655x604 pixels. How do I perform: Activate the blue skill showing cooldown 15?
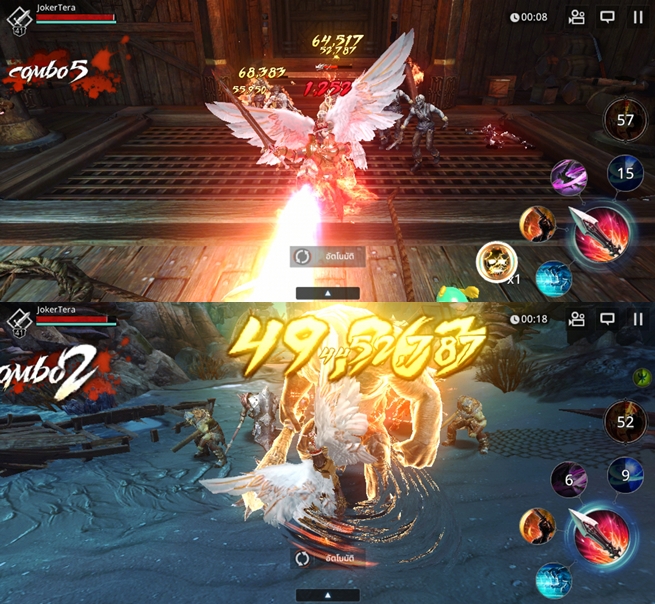point(626,174)
